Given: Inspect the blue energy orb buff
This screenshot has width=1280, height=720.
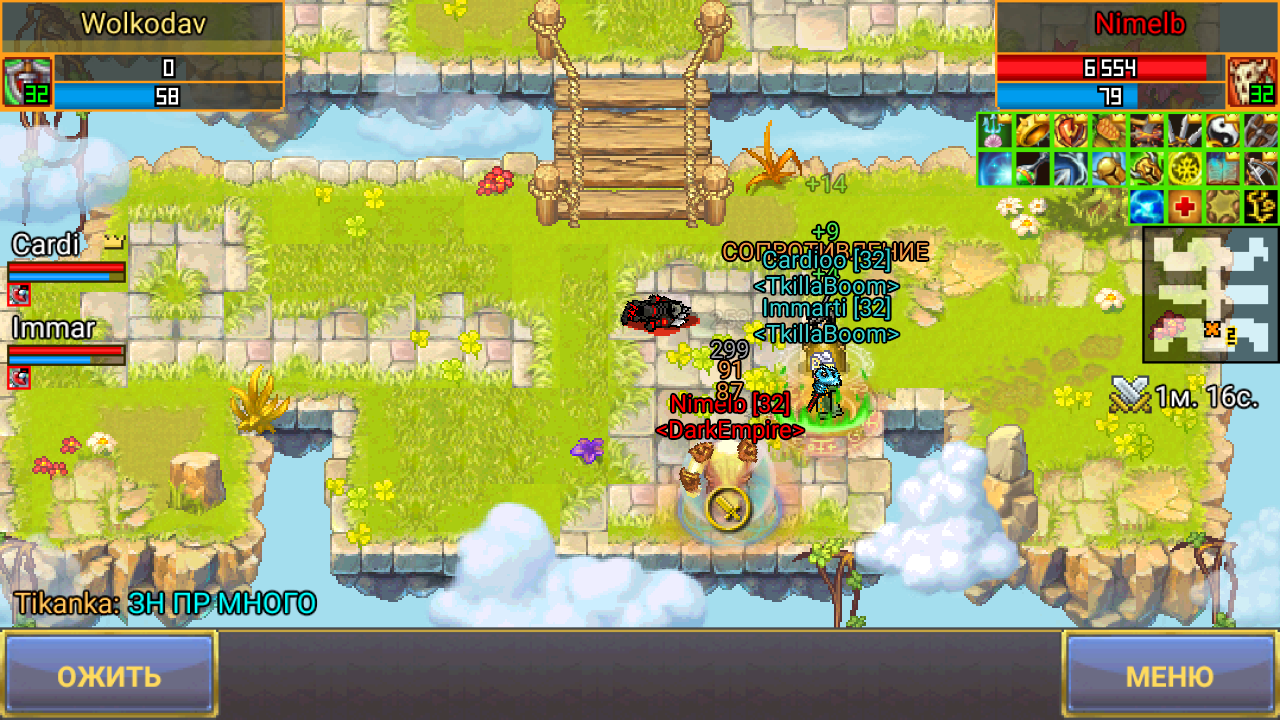Looking at the screenshot, I should (x=1146, y=207).
